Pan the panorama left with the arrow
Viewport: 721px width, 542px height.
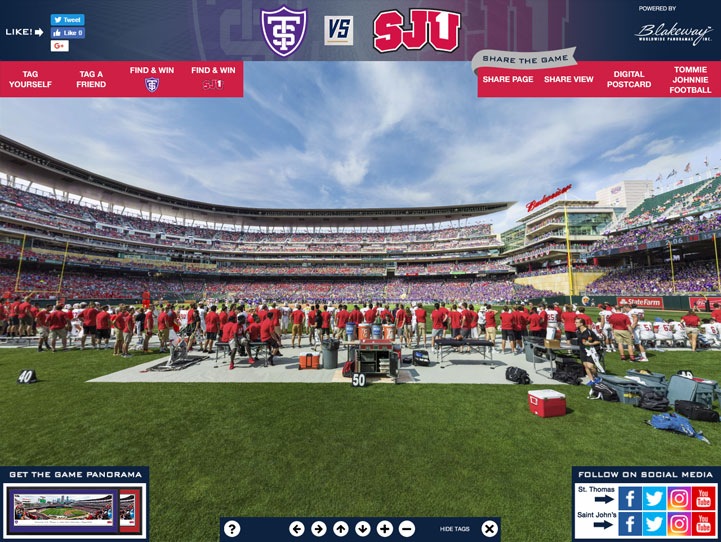(x=296, y=529)
